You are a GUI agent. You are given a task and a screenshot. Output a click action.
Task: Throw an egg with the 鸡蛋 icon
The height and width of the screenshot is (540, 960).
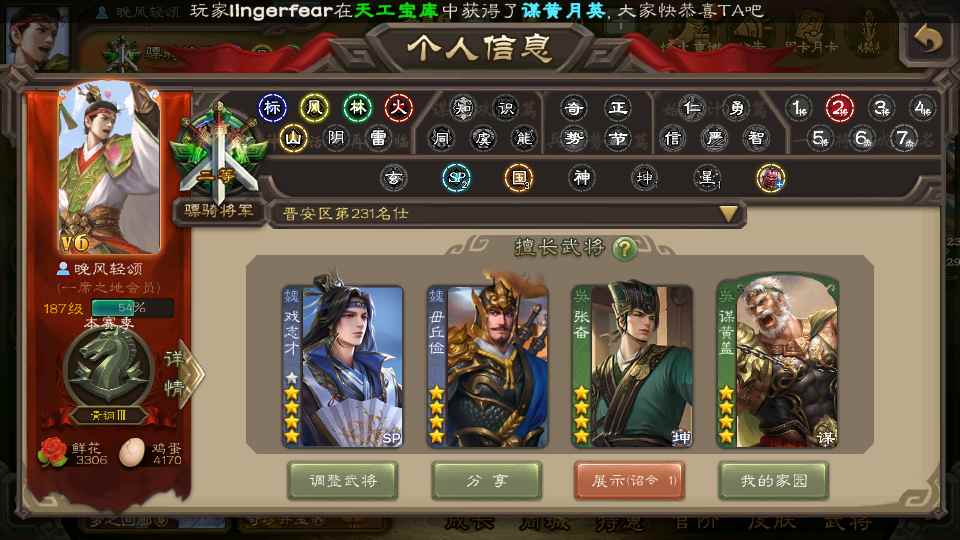[x=131, y=451]
